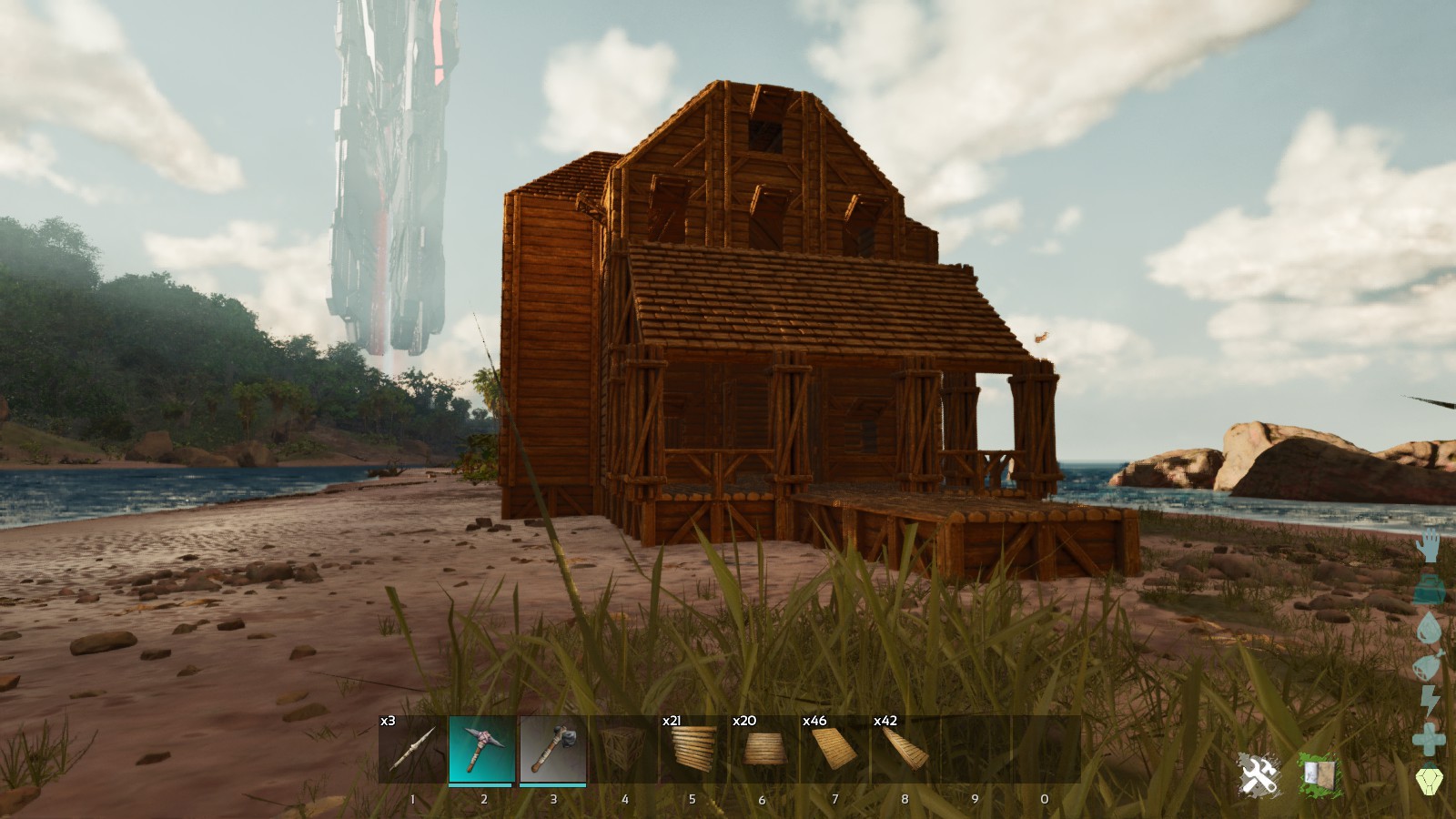Viewport: 1456px width, 819px height.
Task: Click the lightning bolt stamina icon
Action: point(1432,701)
